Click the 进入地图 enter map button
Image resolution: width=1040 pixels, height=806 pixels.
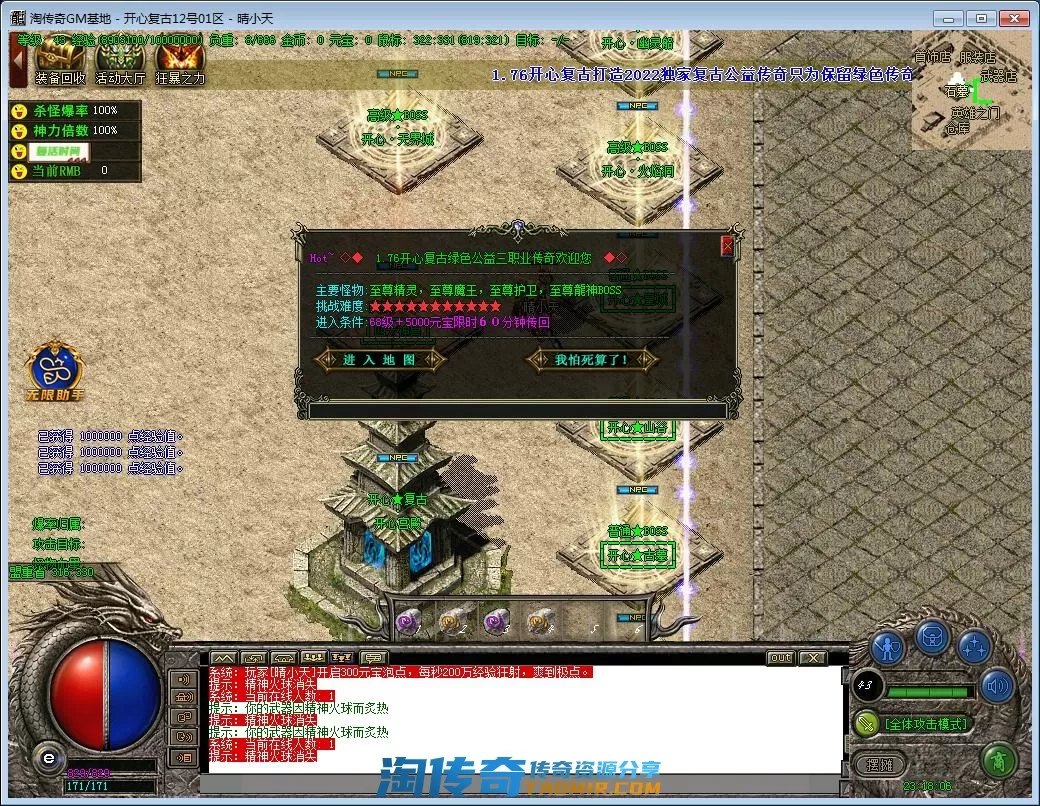[379, 360]
